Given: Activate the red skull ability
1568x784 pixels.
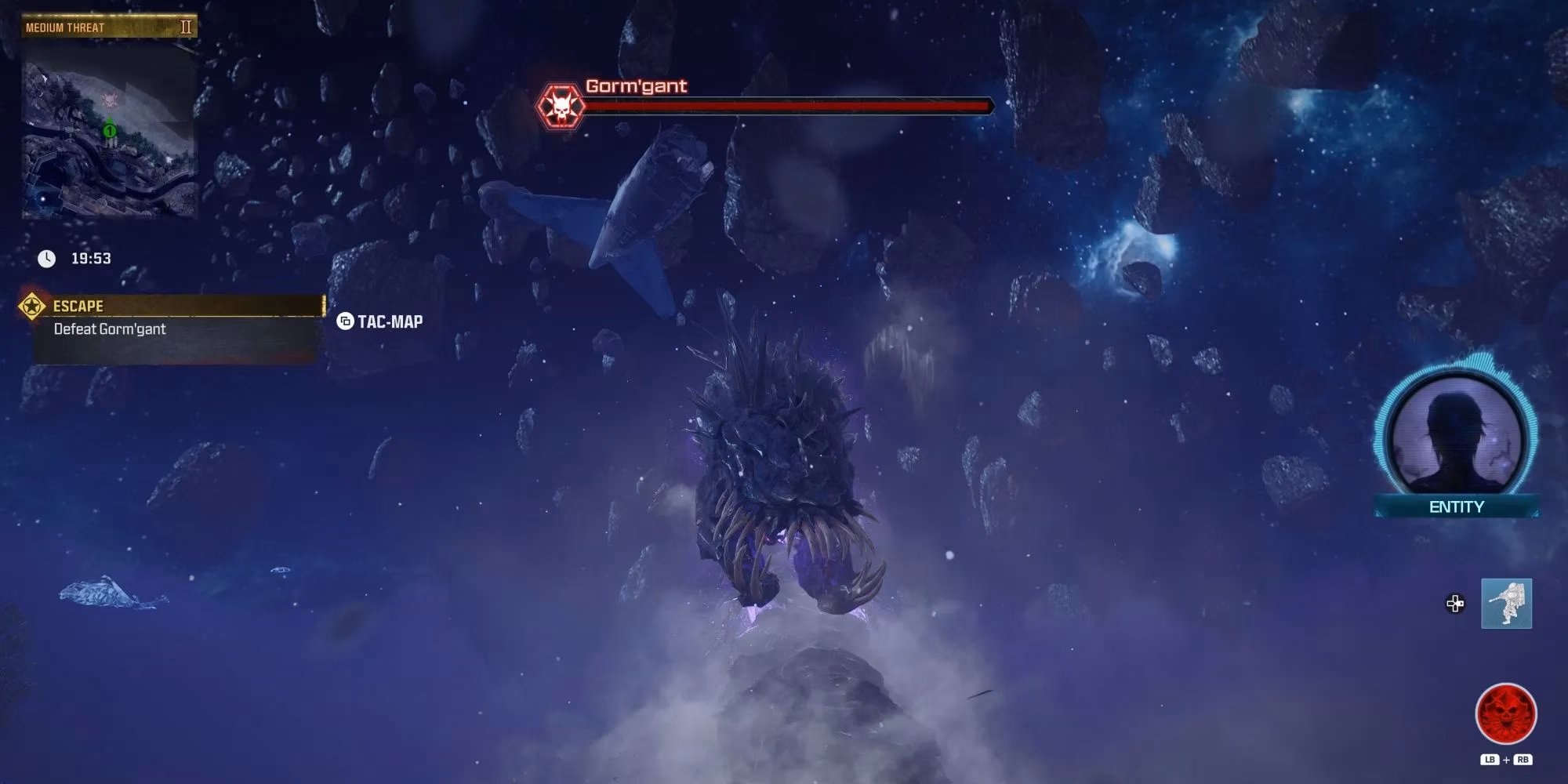Looking at the screenshot, I should [1506, 714].
